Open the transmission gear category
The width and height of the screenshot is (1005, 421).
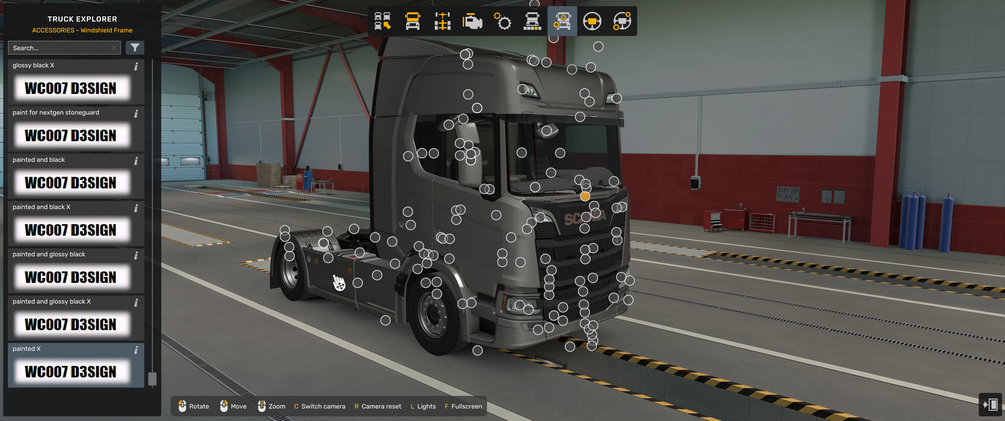tap(502, 21)
